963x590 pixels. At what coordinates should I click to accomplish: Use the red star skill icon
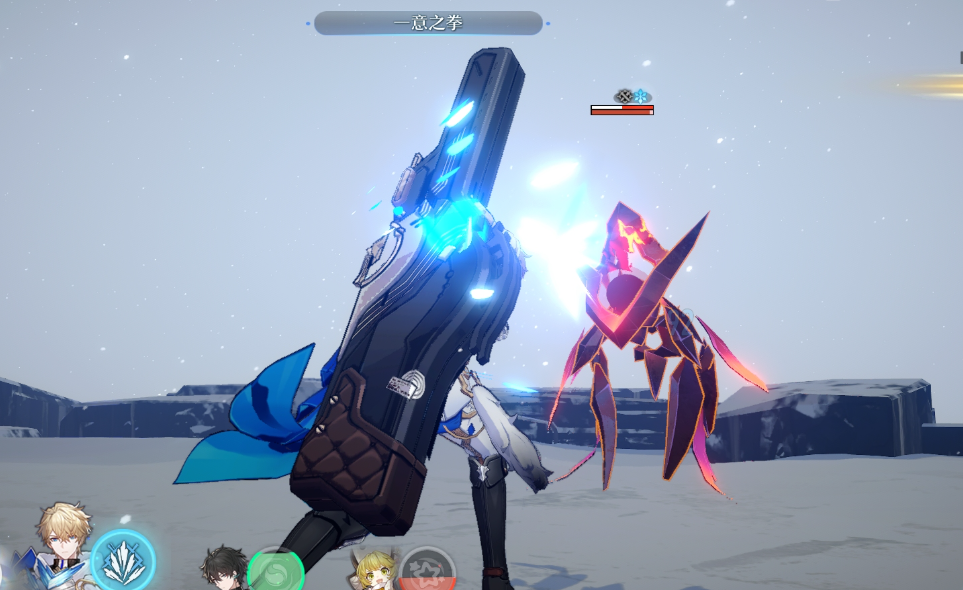point(427,572)
